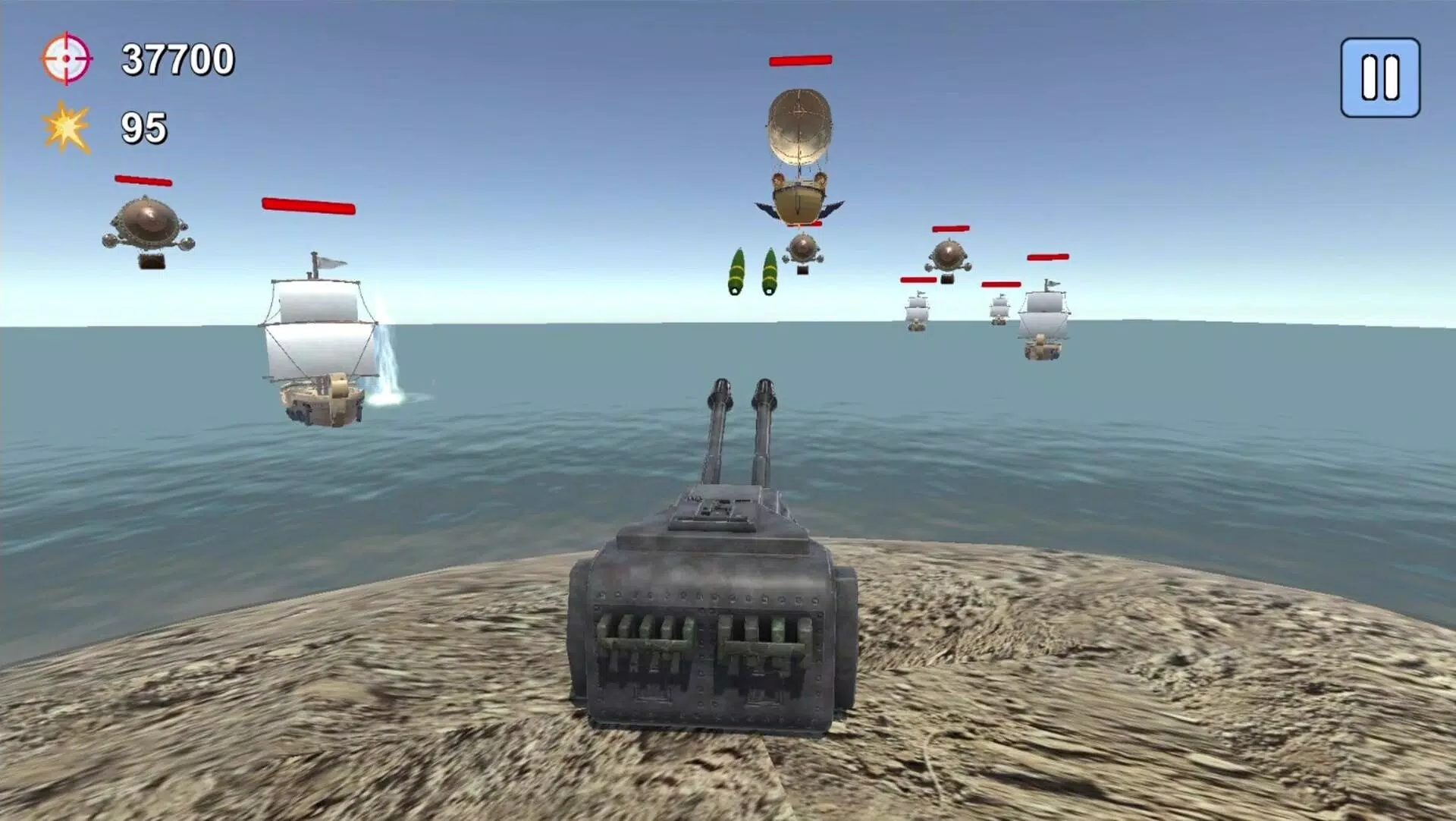This screenshot has width=1456, height=821.
Task: Click the rightmost hot air balloon enemy
Action: pos(949,256)
